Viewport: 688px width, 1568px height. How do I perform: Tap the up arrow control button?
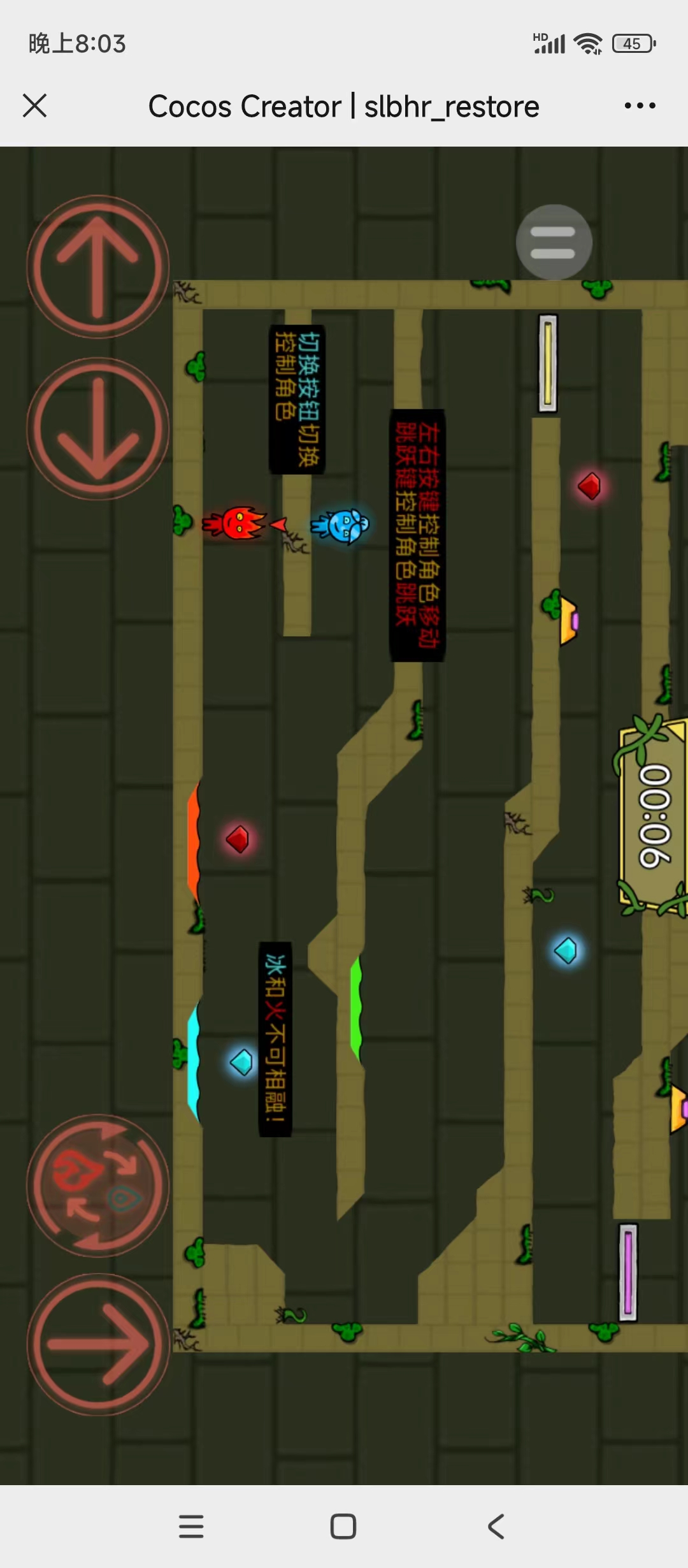tap(97, 266)
